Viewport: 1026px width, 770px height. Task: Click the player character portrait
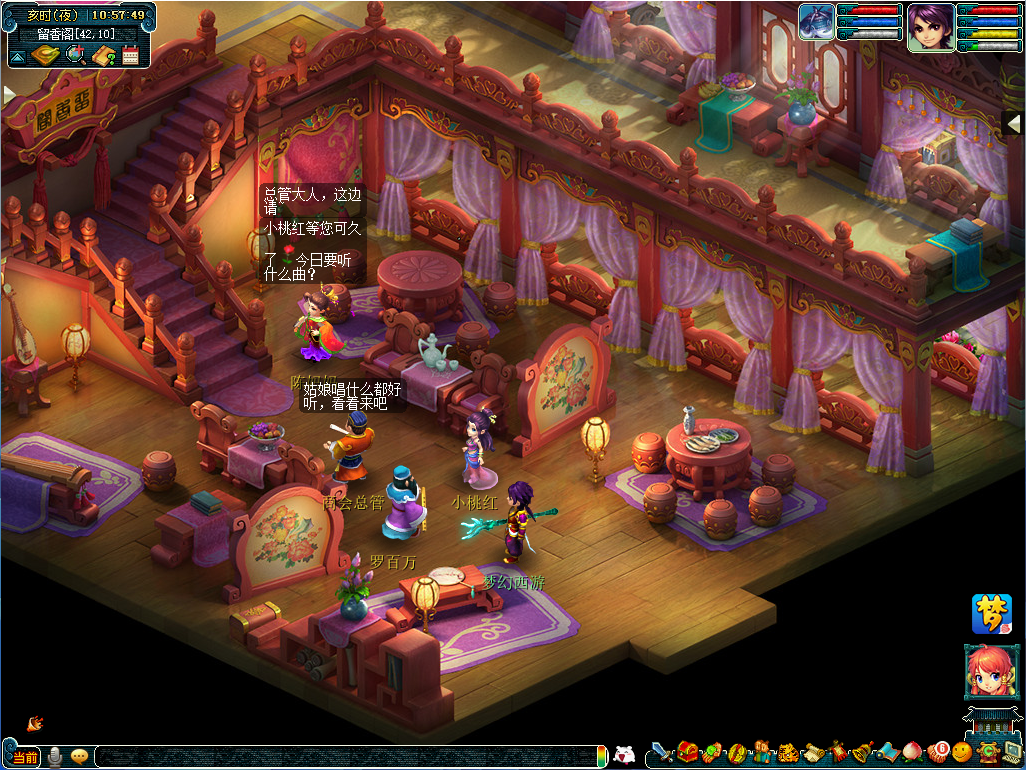click(x=930, y=27)
